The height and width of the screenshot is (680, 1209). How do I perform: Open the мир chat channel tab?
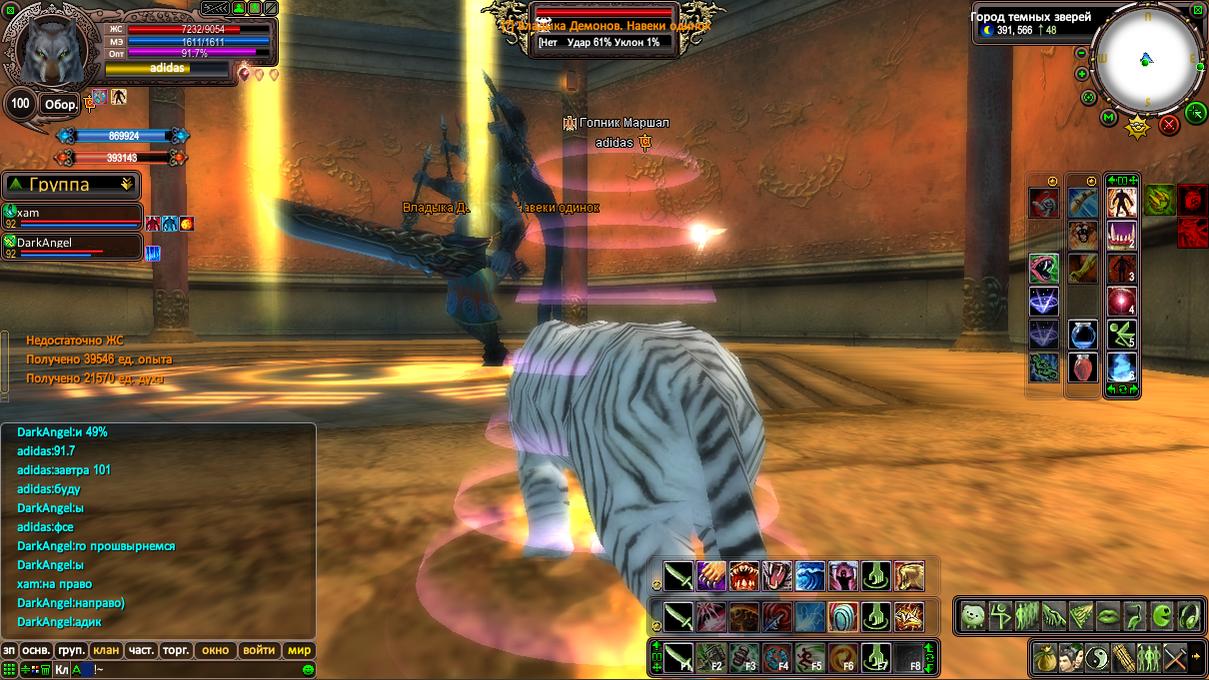point(300,650)
